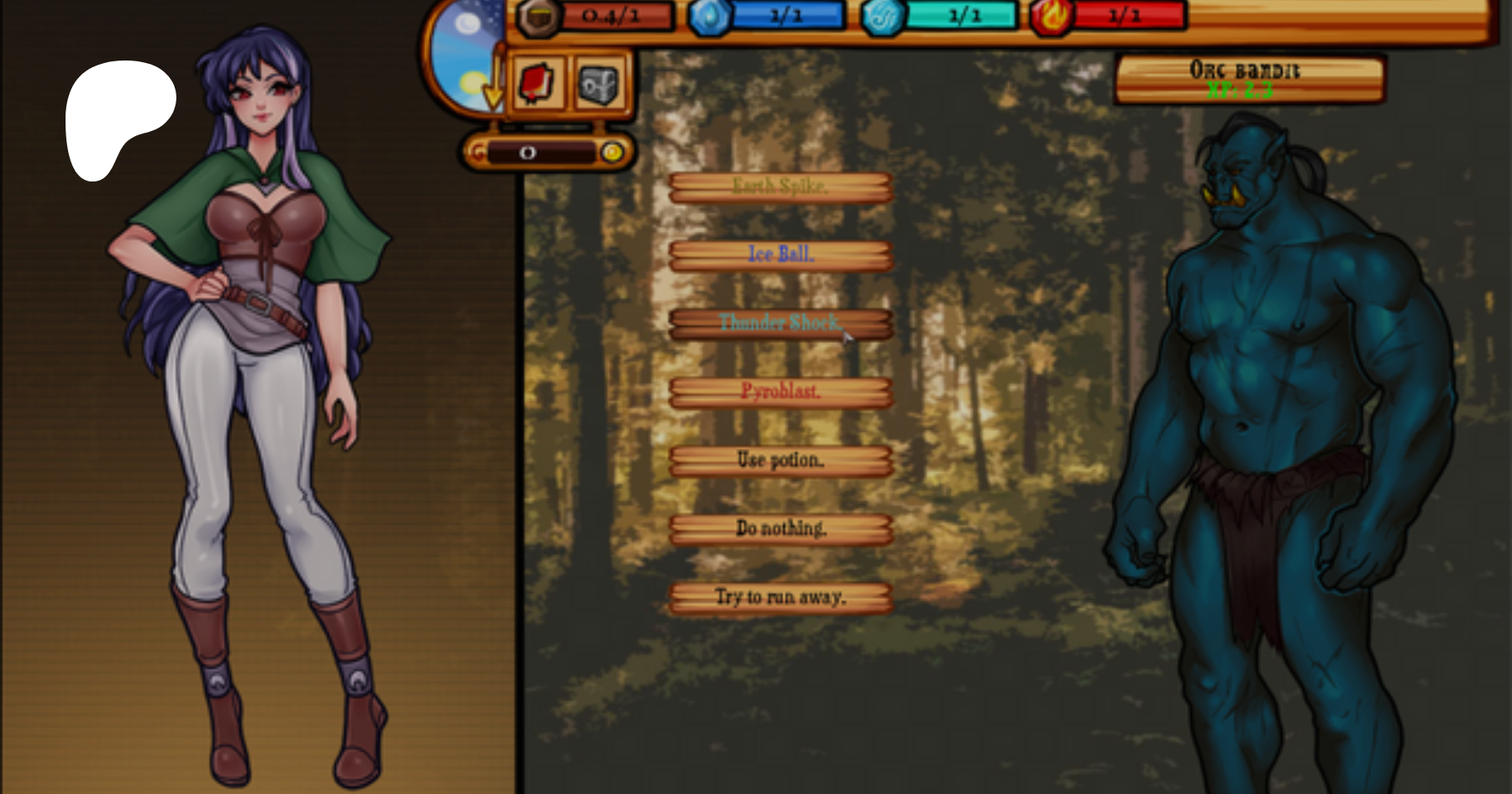Choose the Use potion option
The height and width of the screenshot is (794, 1512).
(x=780, y=460)
